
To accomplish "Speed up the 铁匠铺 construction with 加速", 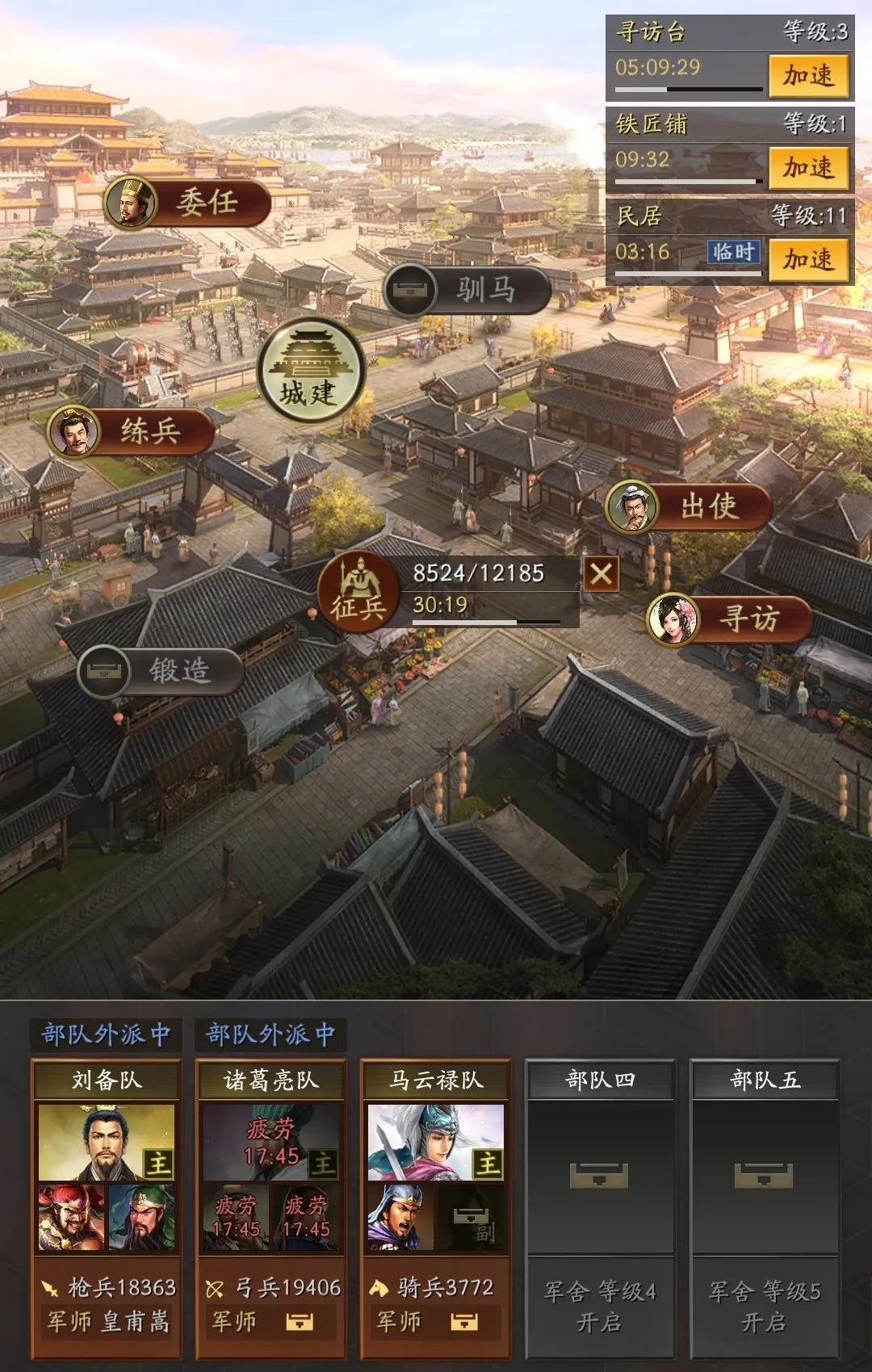I will point(807,168).
